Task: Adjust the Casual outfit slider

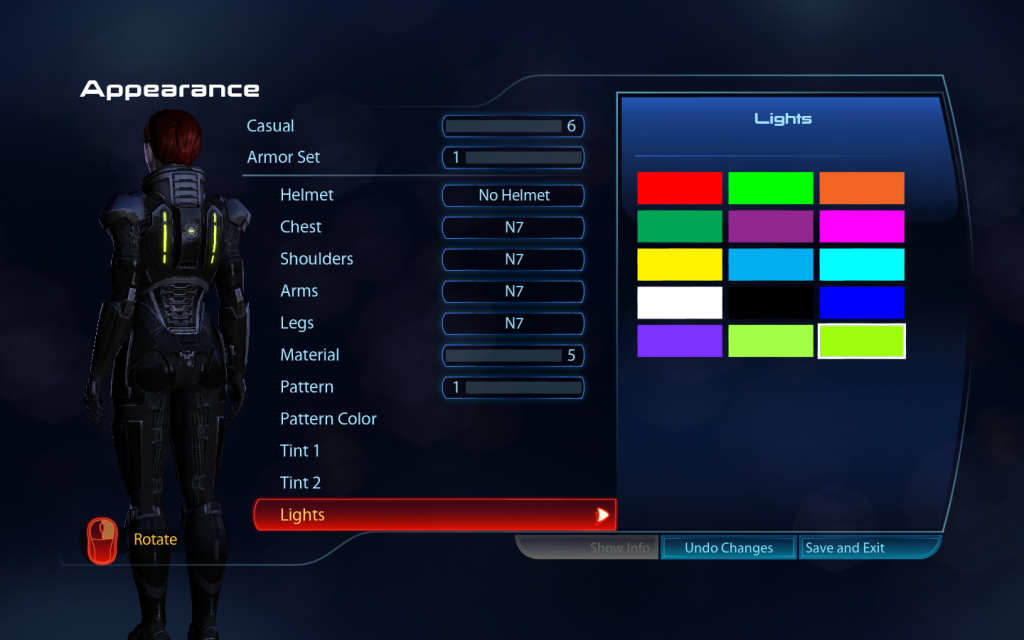Action: pos(513,126)
